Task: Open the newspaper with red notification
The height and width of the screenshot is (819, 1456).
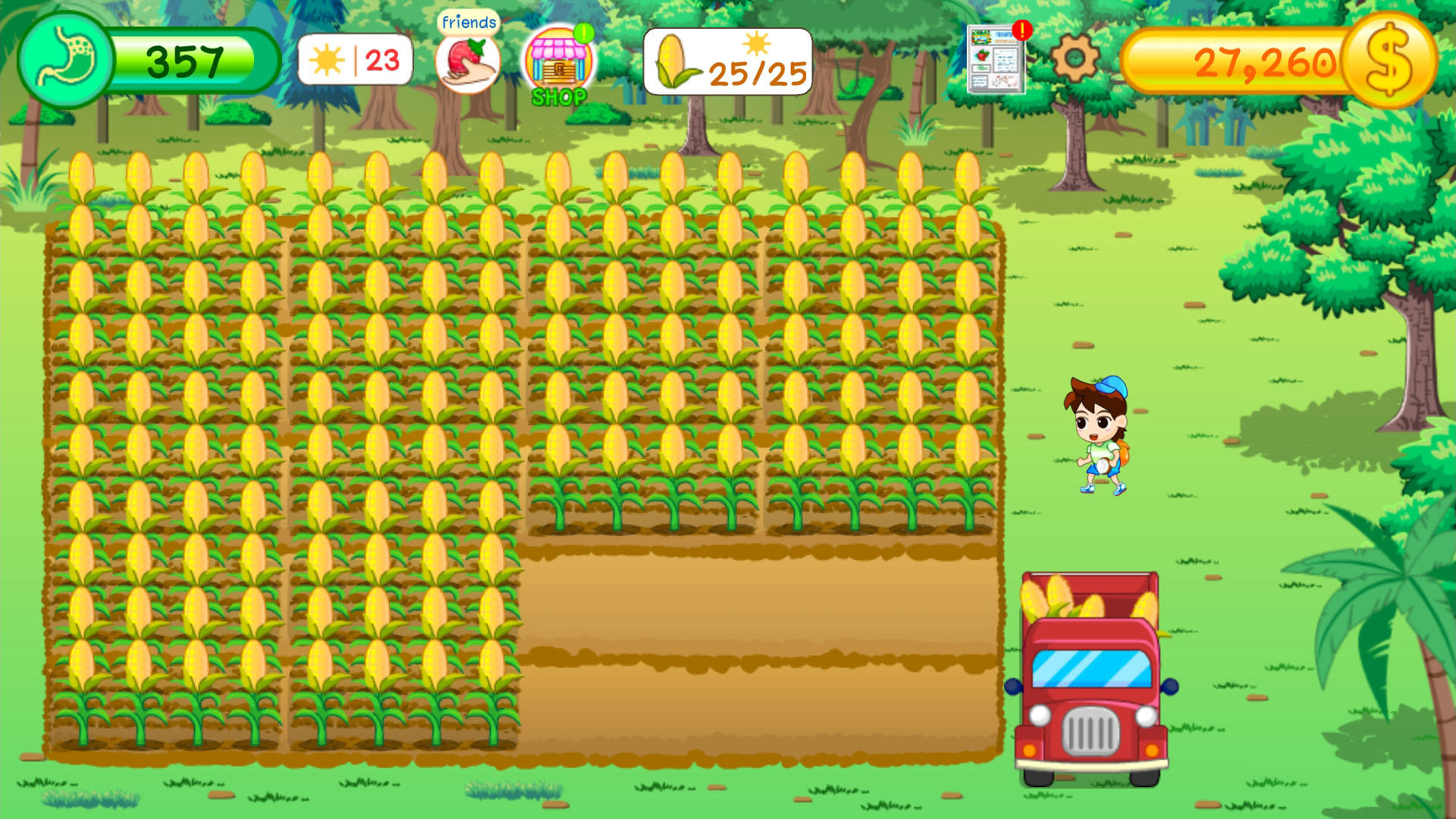Action: 994,61
